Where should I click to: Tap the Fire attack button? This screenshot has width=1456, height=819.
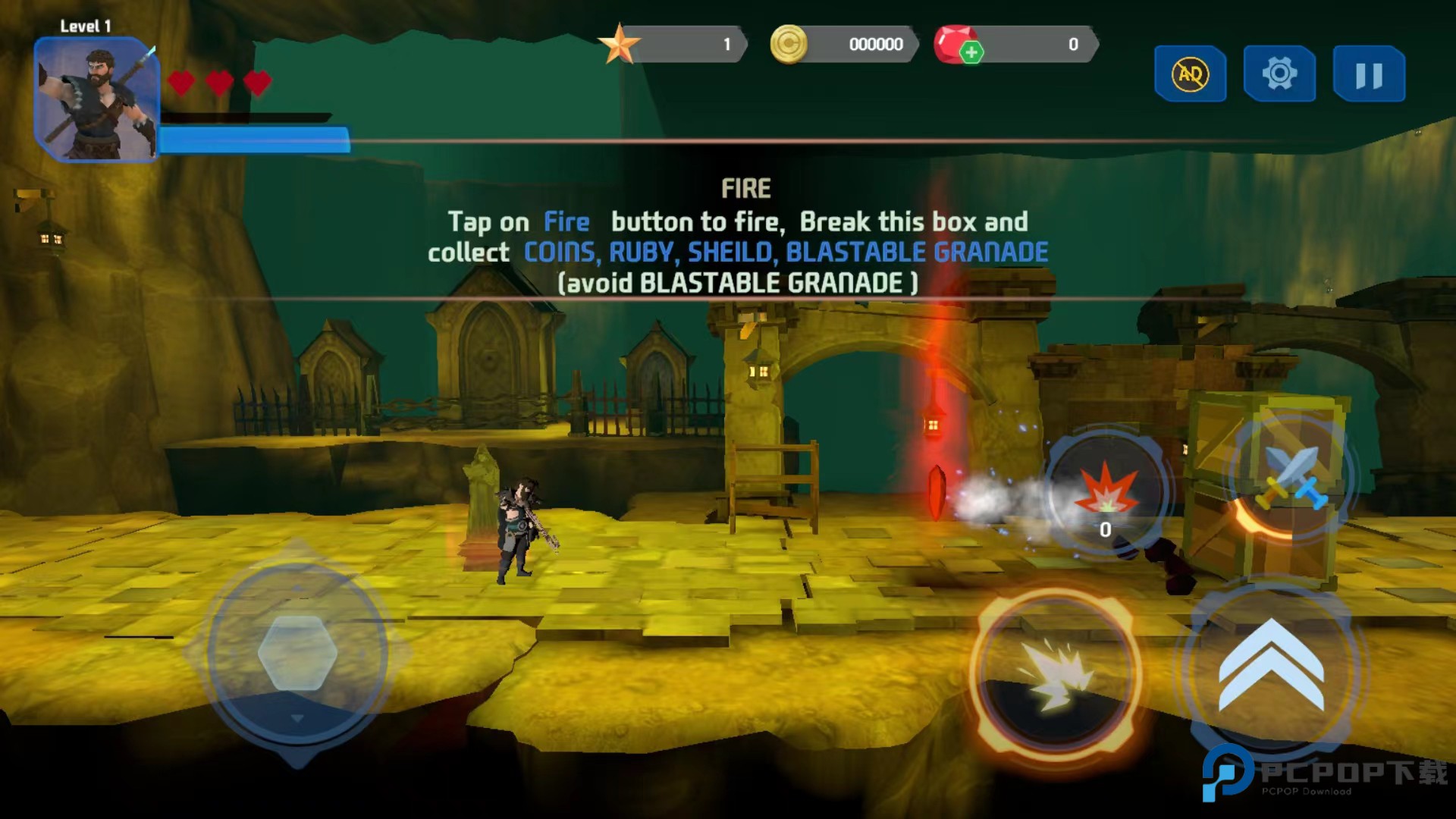pos(1056,673)
